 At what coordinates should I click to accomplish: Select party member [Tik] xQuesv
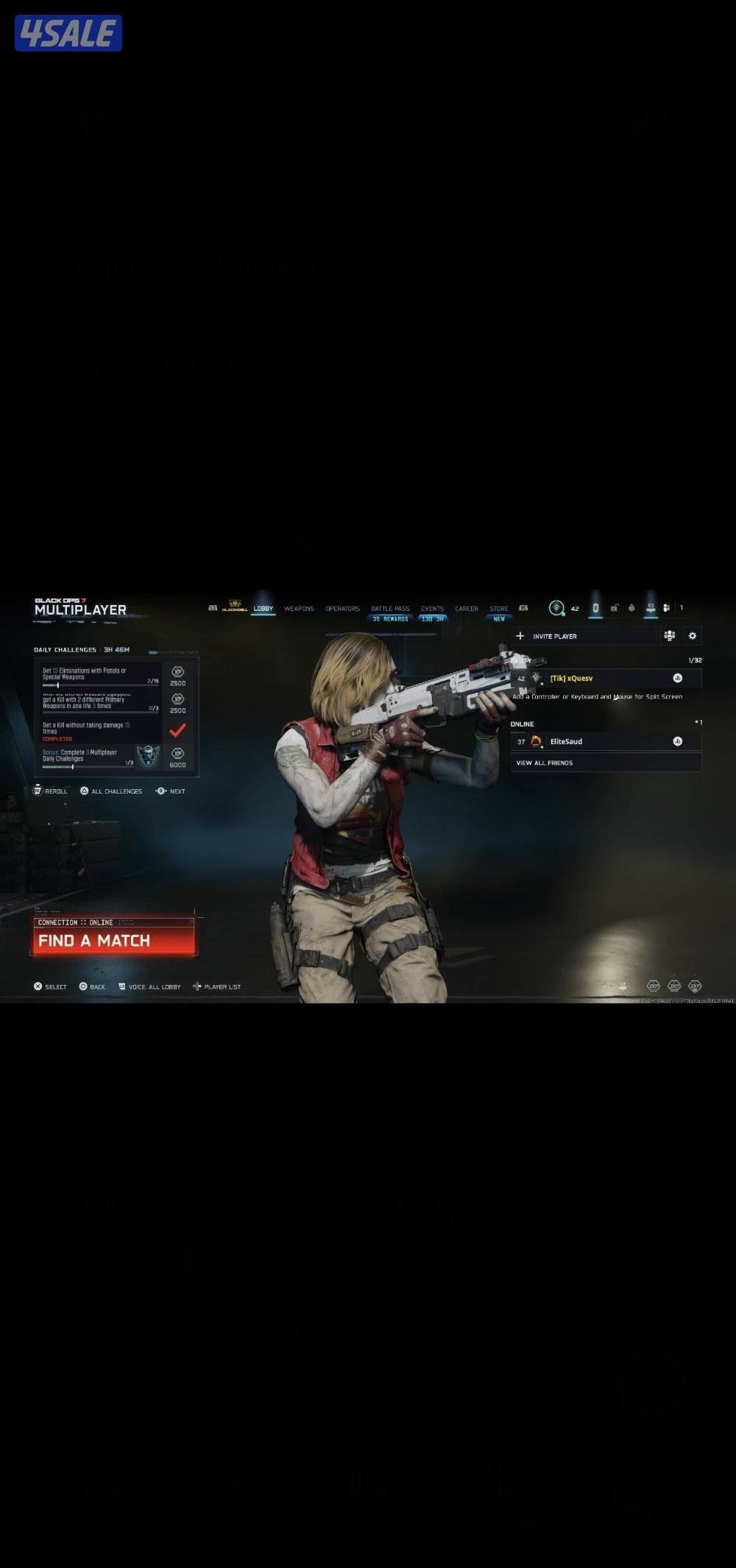point(606,678)
